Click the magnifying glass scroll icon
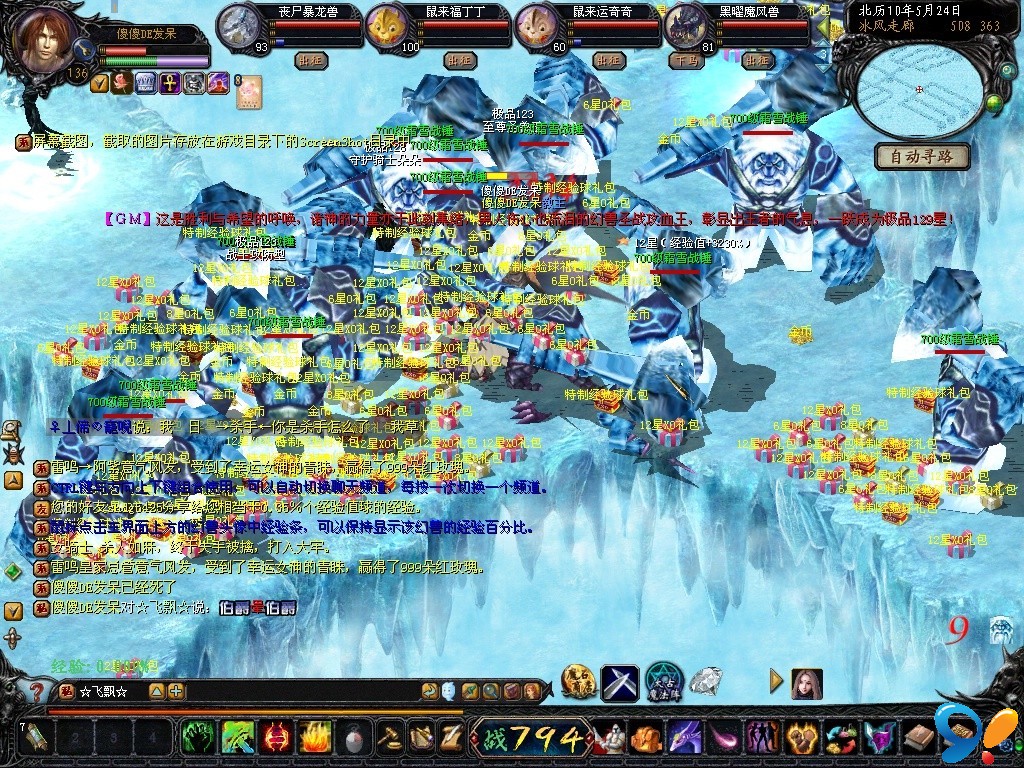Viewport: 1024px width, 768px height. [12, 429]
